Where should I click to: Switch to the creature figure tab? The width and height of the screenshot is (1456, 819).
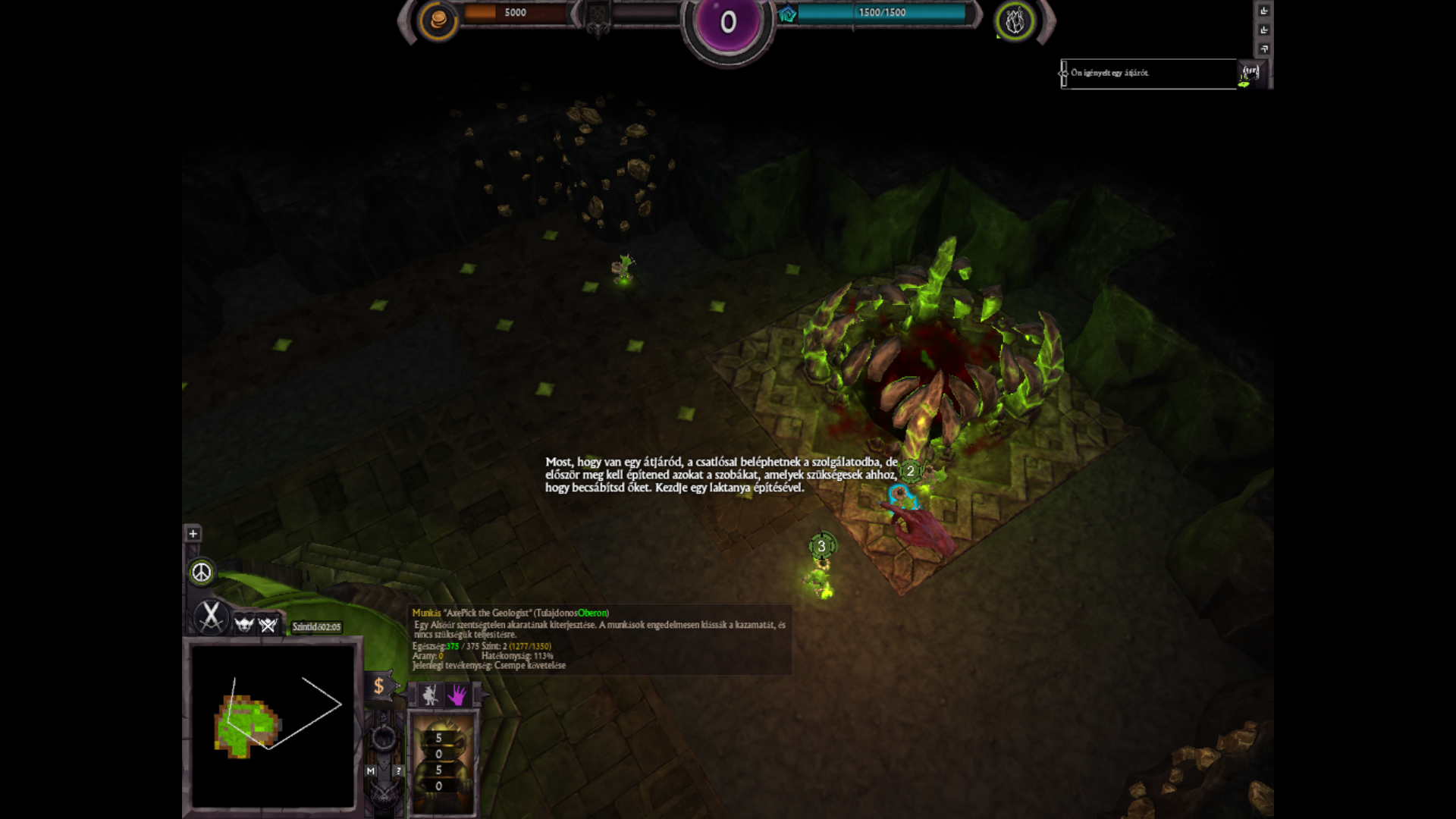click(x=430, y=695)
